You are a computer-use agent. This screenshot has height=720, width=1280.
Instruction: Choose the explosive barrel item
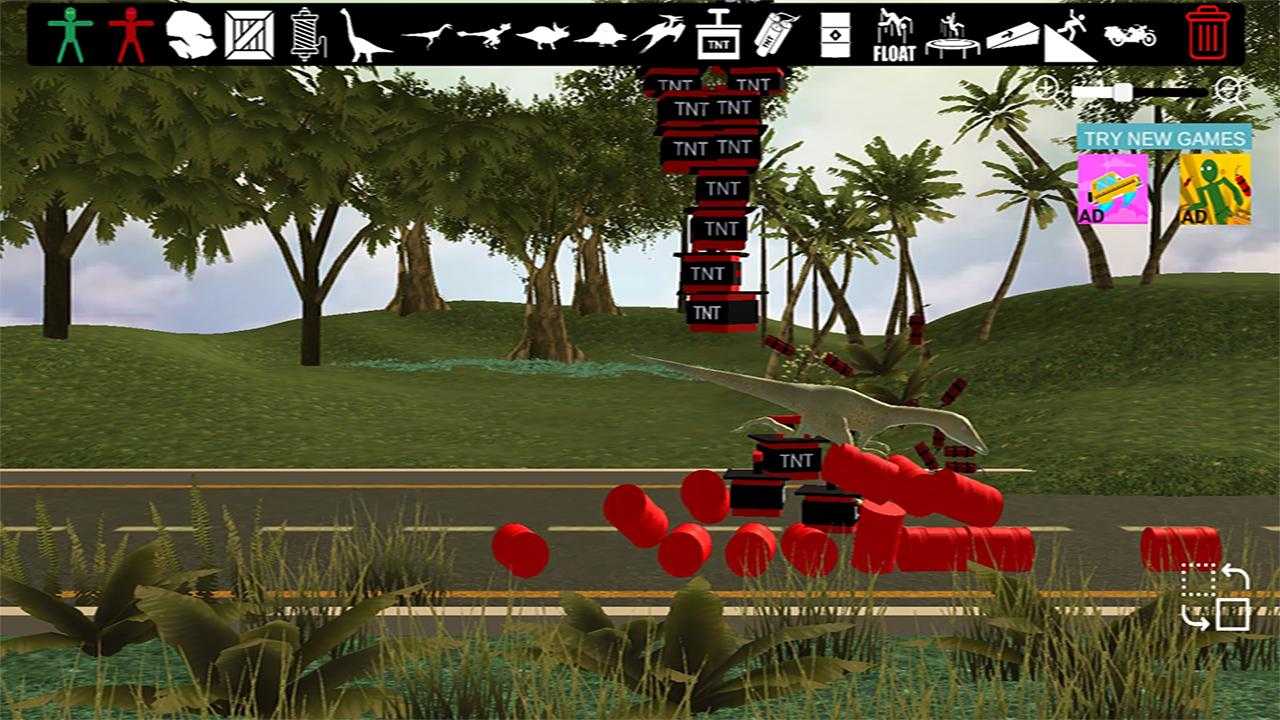pyautogui.click(x=833, y=35)
